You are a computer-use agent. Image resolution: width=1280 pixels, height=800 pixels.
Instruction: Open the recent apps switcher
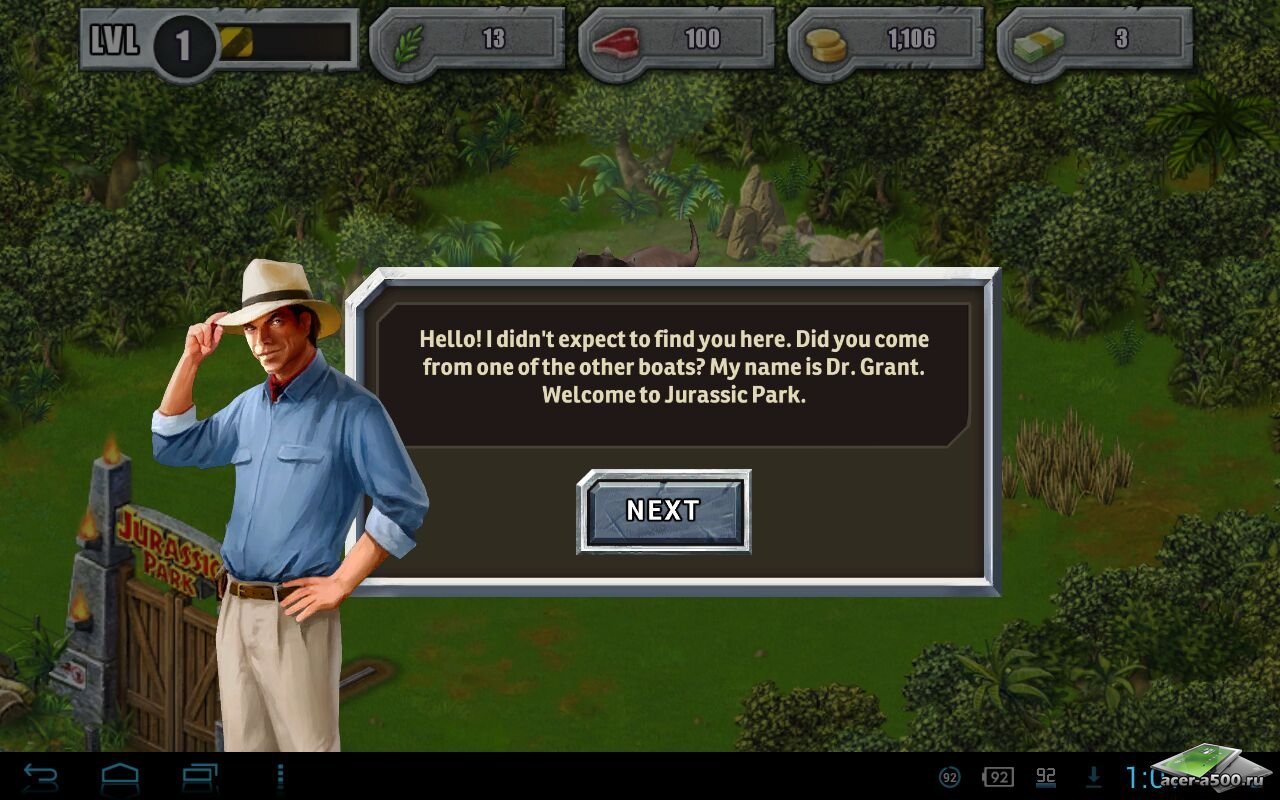pyautogui.click(x=199, y=777)
